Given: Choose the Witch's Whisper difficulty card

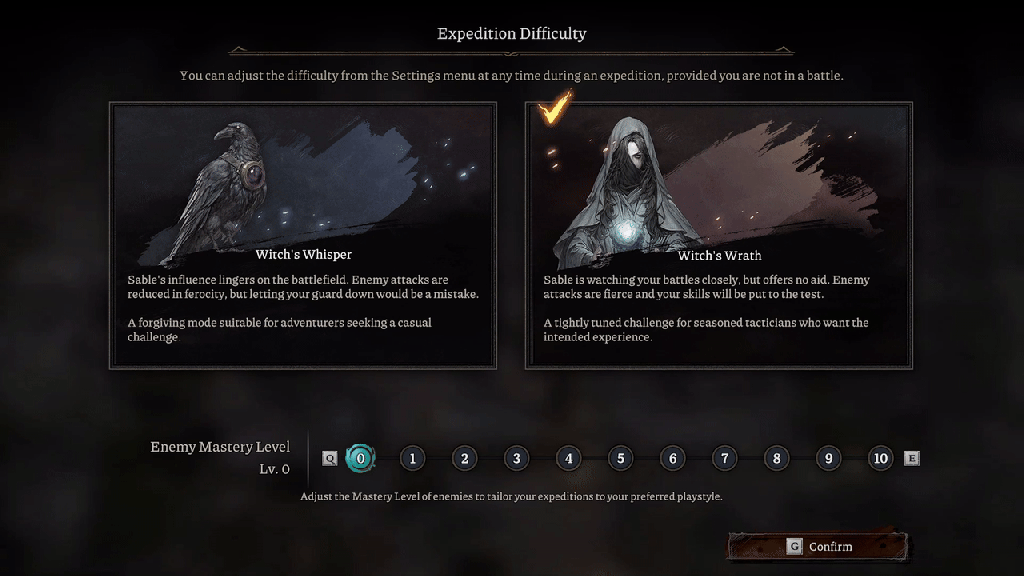Looking at the screenshot, I should coord(302,235).
